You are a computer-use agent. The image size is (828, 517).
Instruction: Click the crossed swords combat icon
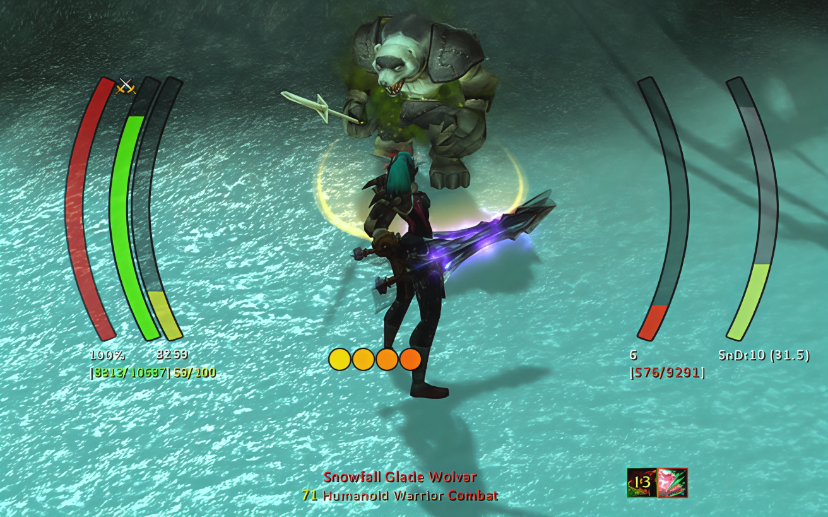point(126,87)
